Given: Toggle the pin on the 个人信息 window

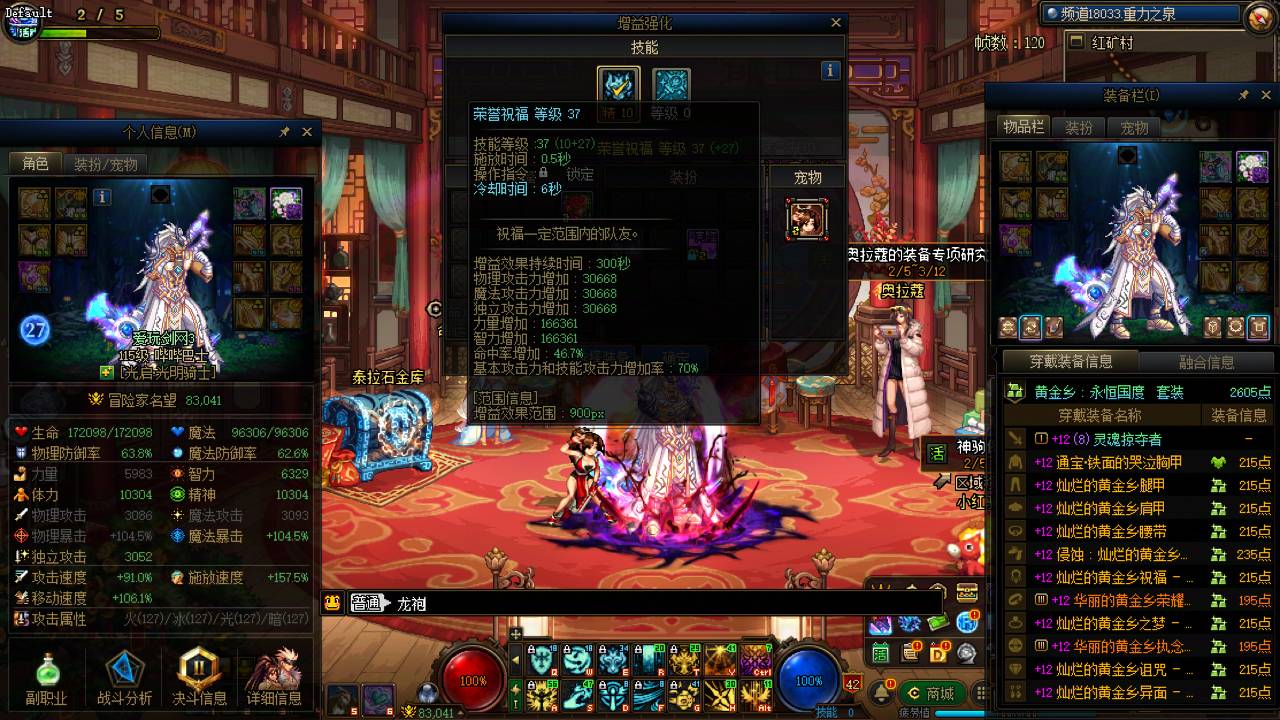Looking at the screenshot, I should pyautogui.click(x=283, y=131).
